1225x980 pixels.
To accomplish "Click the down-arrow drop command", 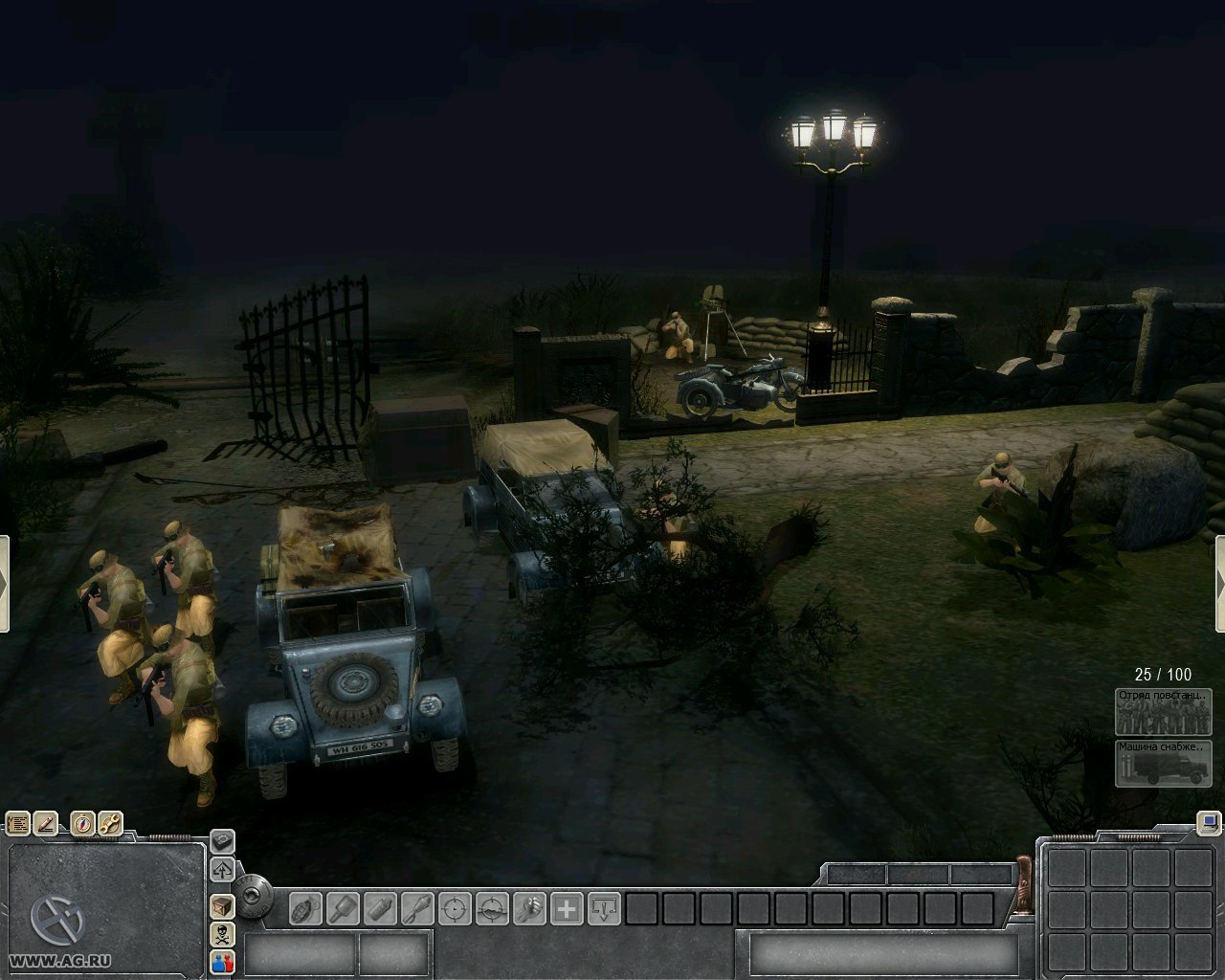I will click(604, 907).
